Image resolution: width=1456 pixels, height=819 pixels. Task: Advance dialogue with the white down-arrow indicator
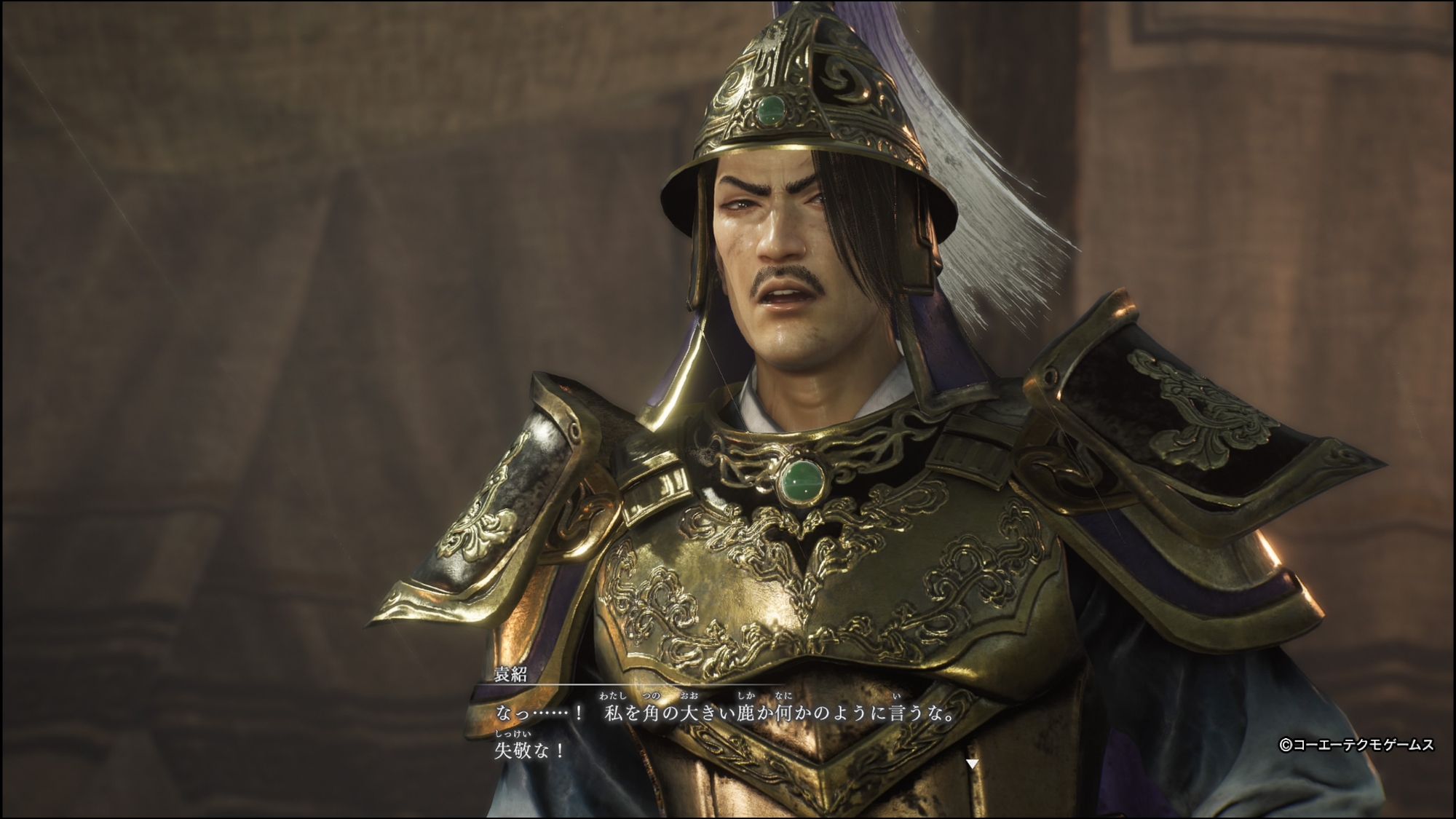point(971,764)
